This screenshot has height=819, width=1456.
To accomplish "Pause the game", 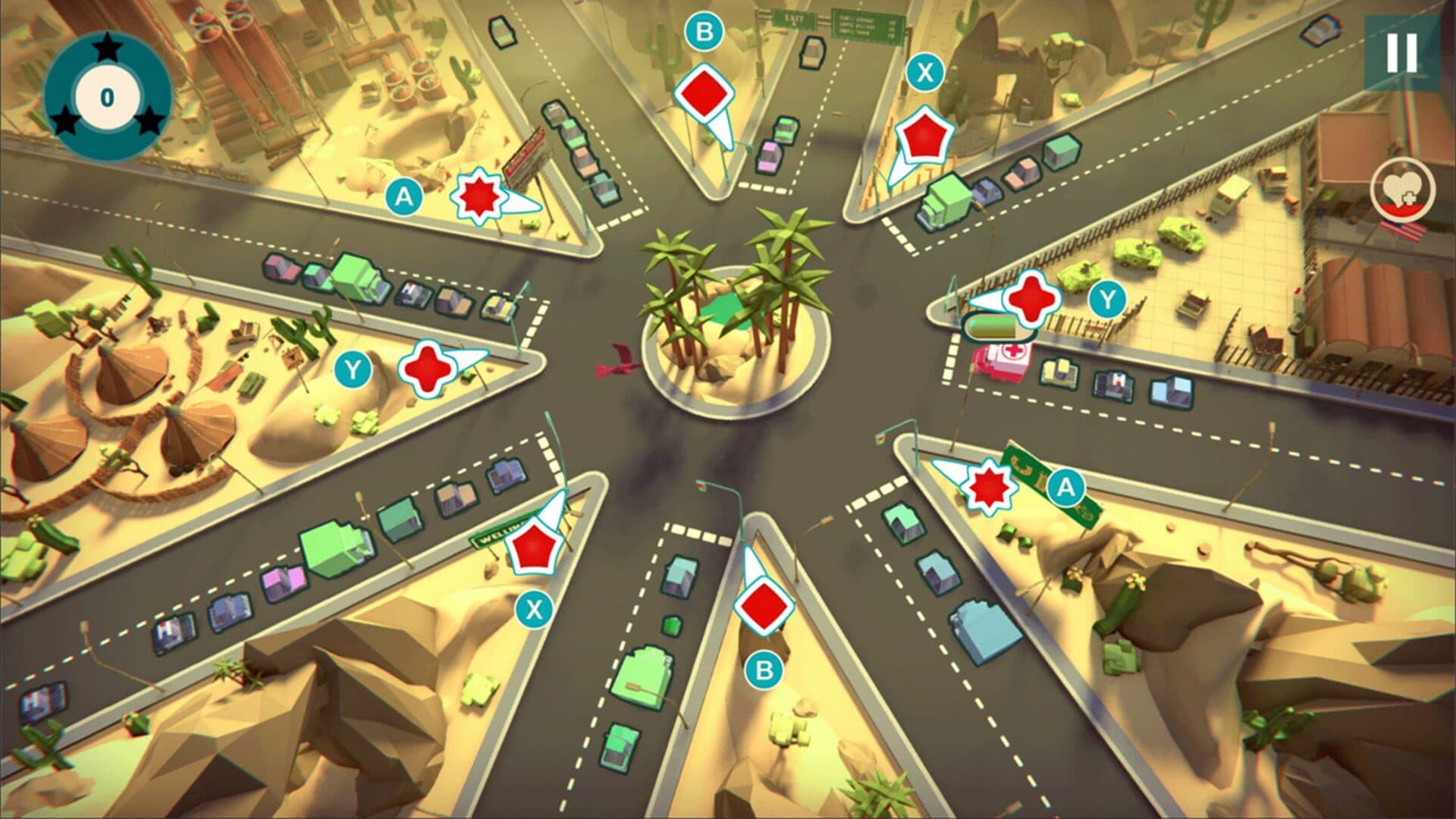I will click(x=1401, y=52).
